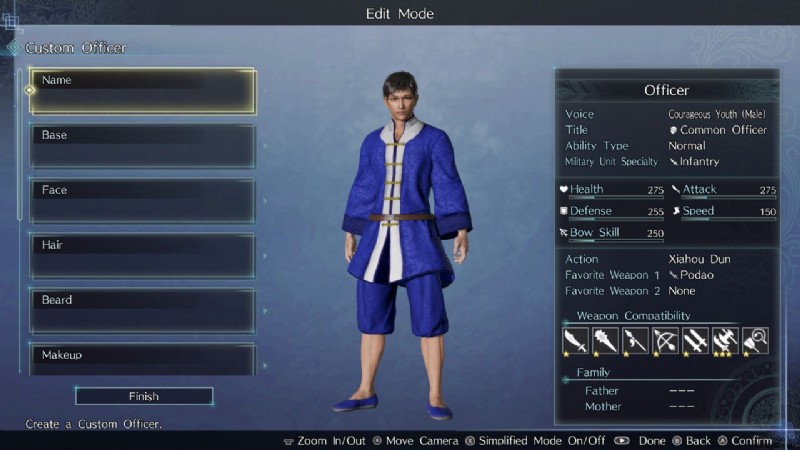Click the Finish button
This screenshot has height=450, width=800.
[x=144, y=396]
